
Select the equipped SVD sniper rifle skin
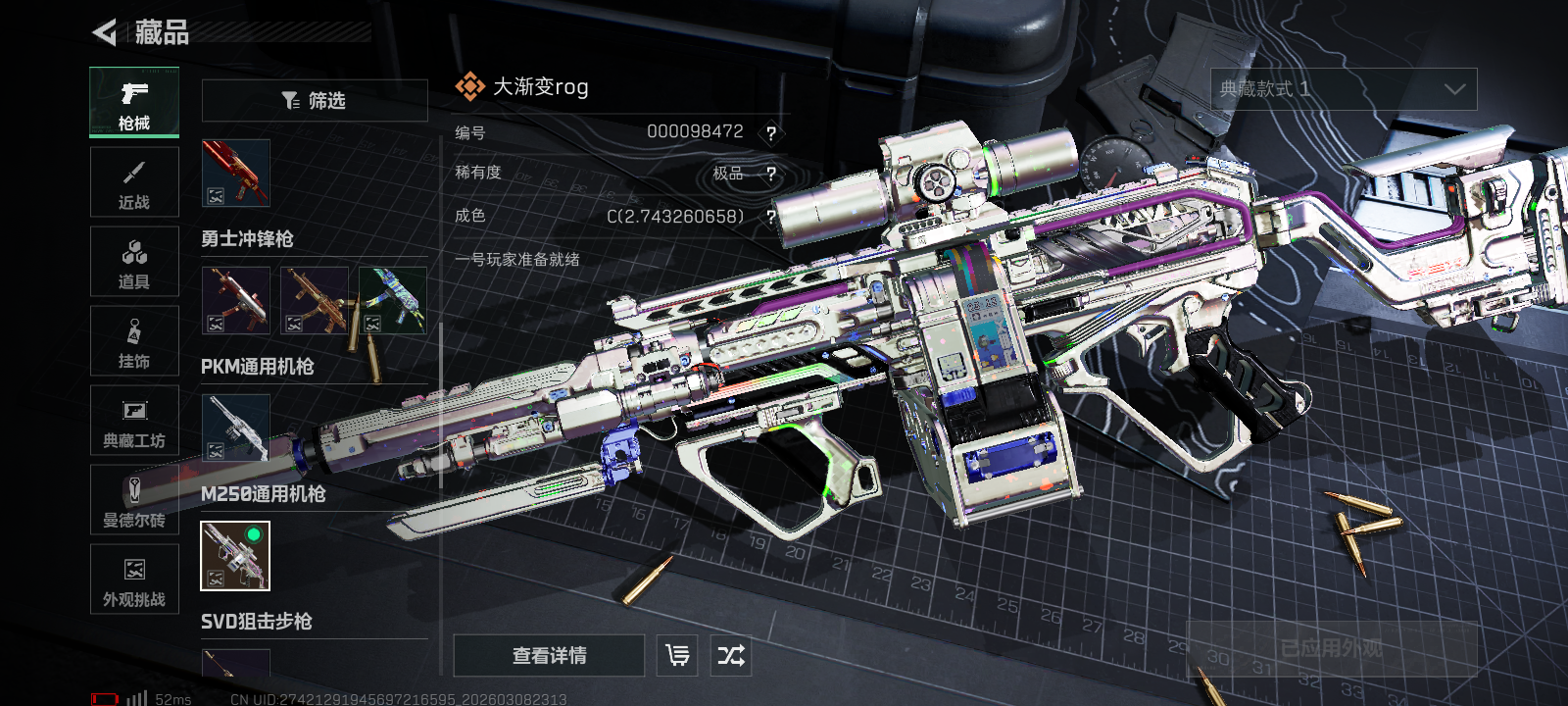coord(235,556)
